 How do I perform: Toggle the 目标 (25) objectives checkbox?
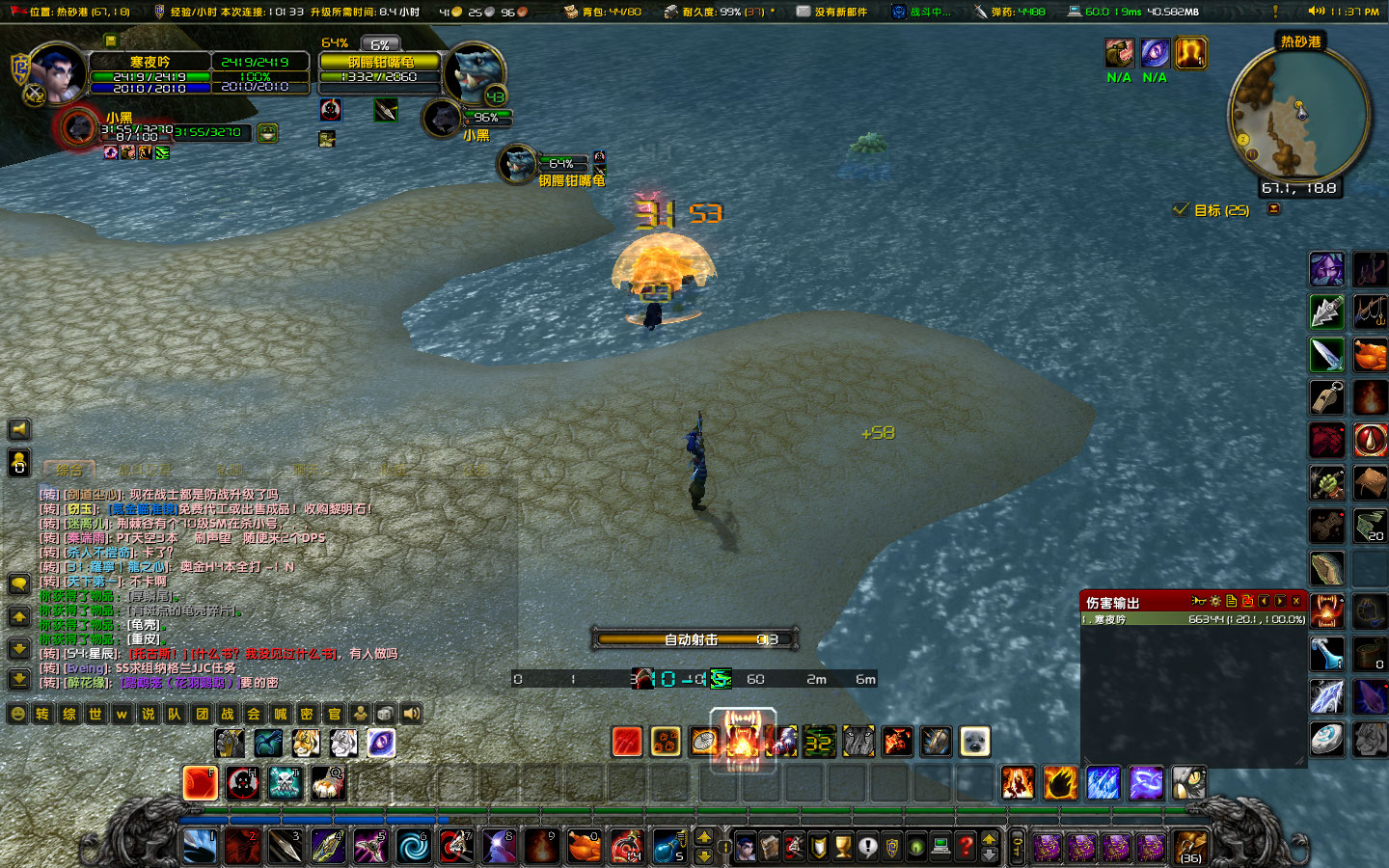(x=1181, y=209)
